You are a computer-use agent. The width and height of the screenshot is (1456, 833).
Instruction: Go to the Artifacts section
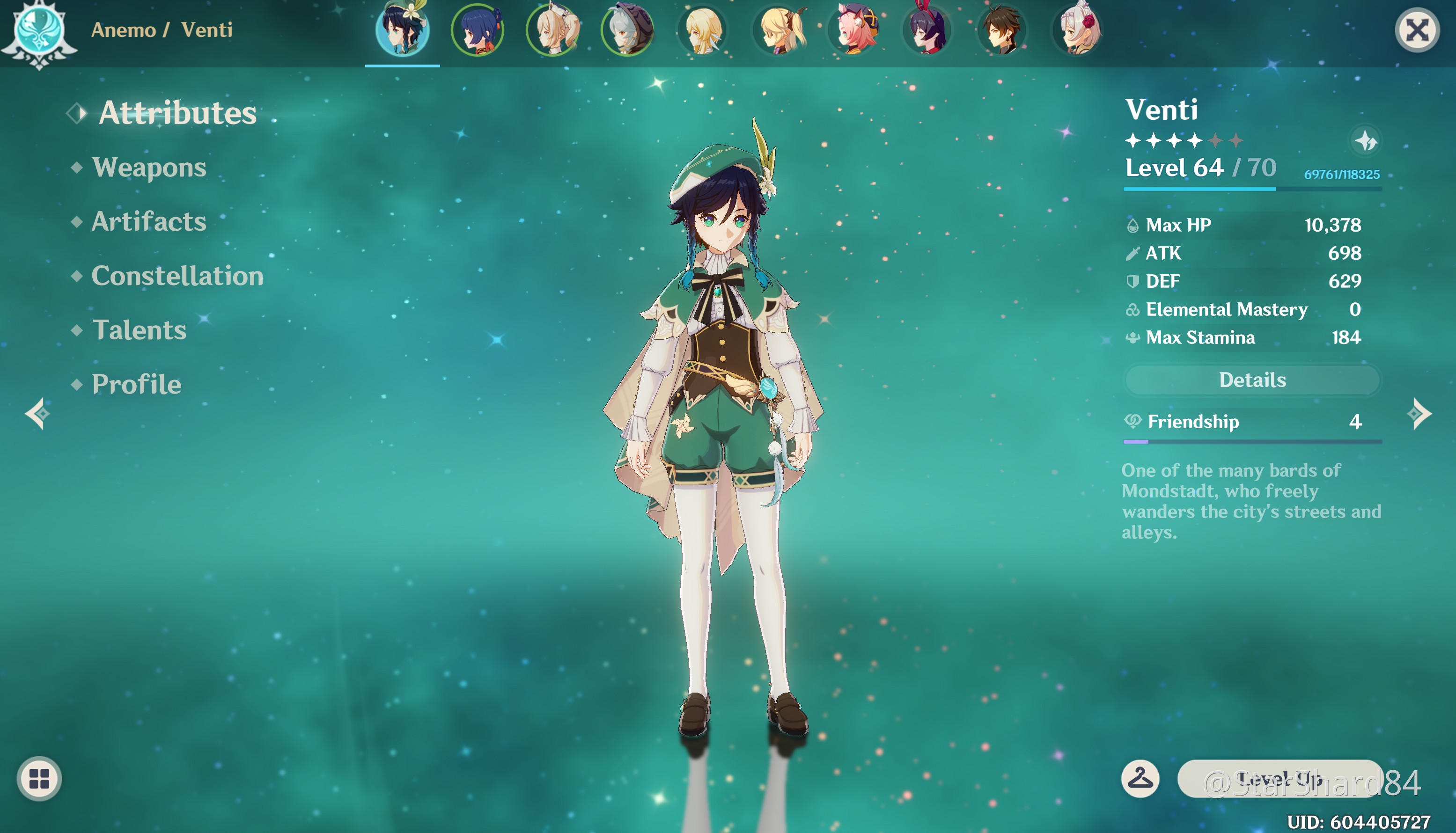click(149, 222)
